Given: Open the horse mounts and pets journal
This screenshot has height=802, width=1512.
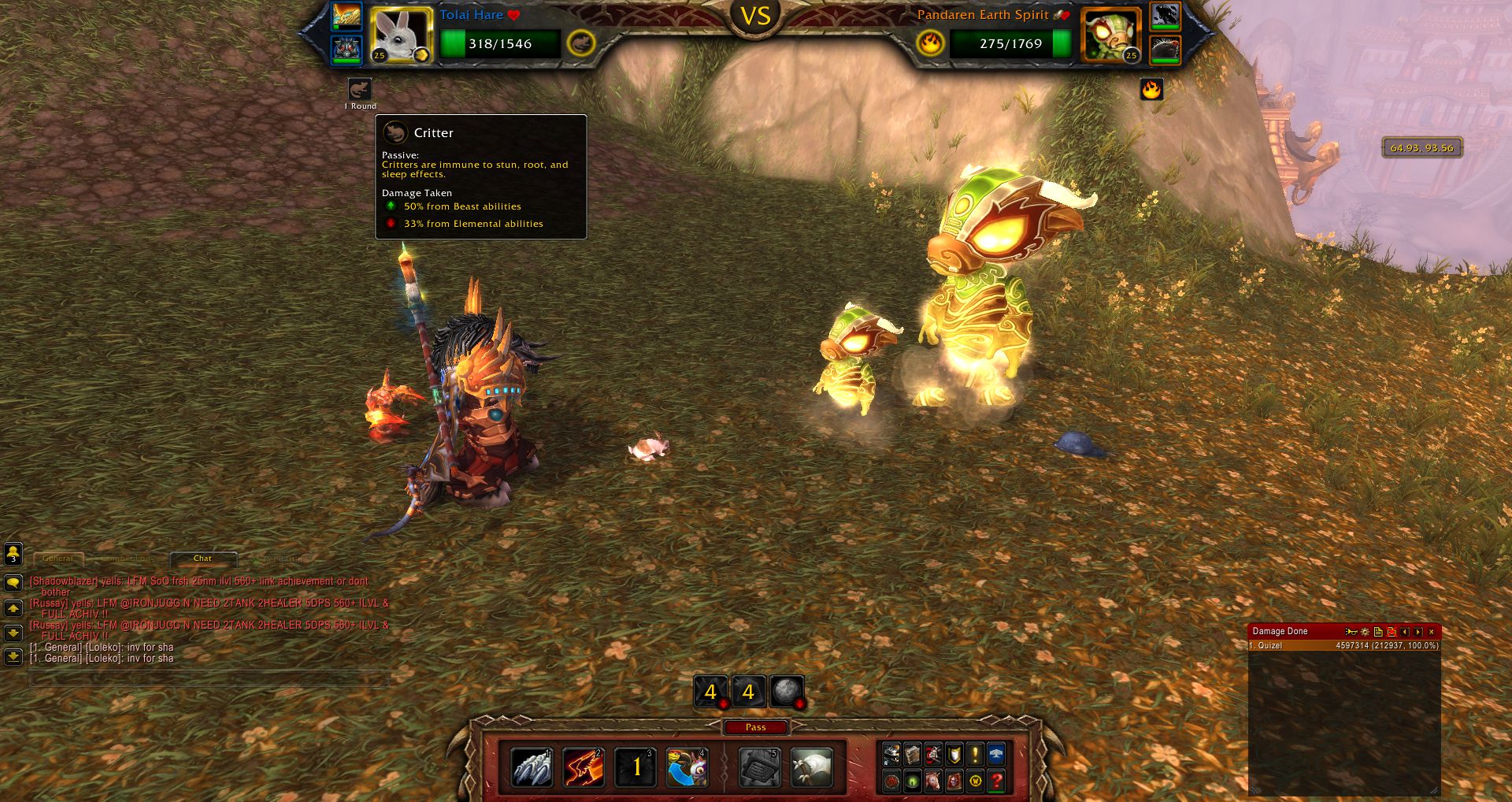Looking at the screenshot, I should [x=933, y=782].
